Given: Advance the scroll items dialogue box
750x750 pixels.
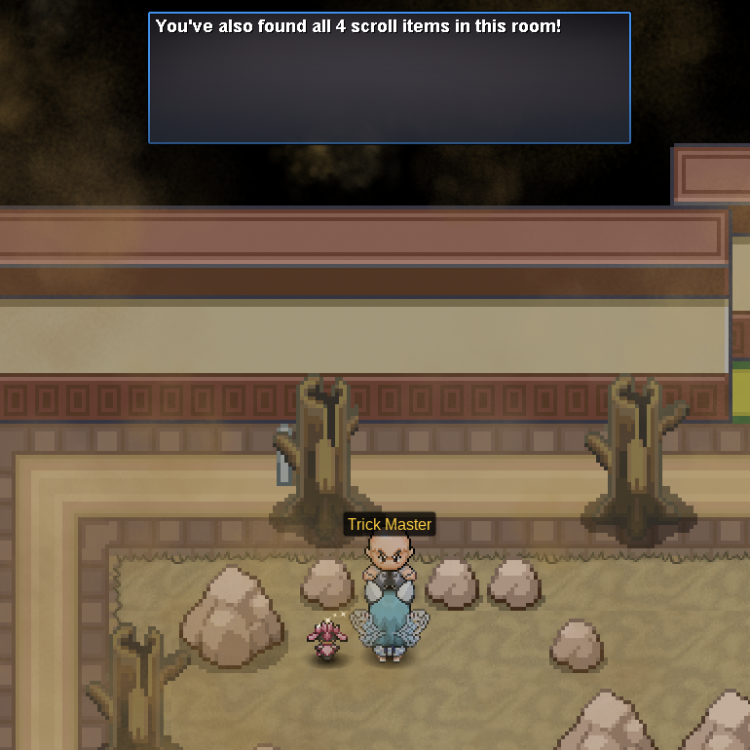Looking at the screenshot, I should coord(389,78).
